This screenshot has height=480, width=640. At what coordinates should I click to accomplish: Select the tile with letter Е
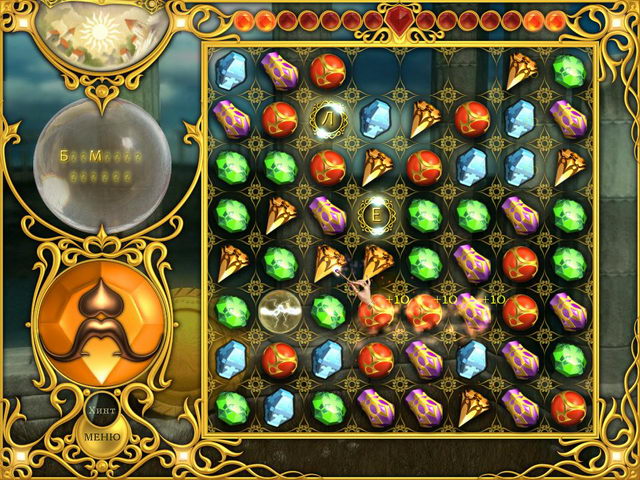pyautogui.click(x=376, y=213)
